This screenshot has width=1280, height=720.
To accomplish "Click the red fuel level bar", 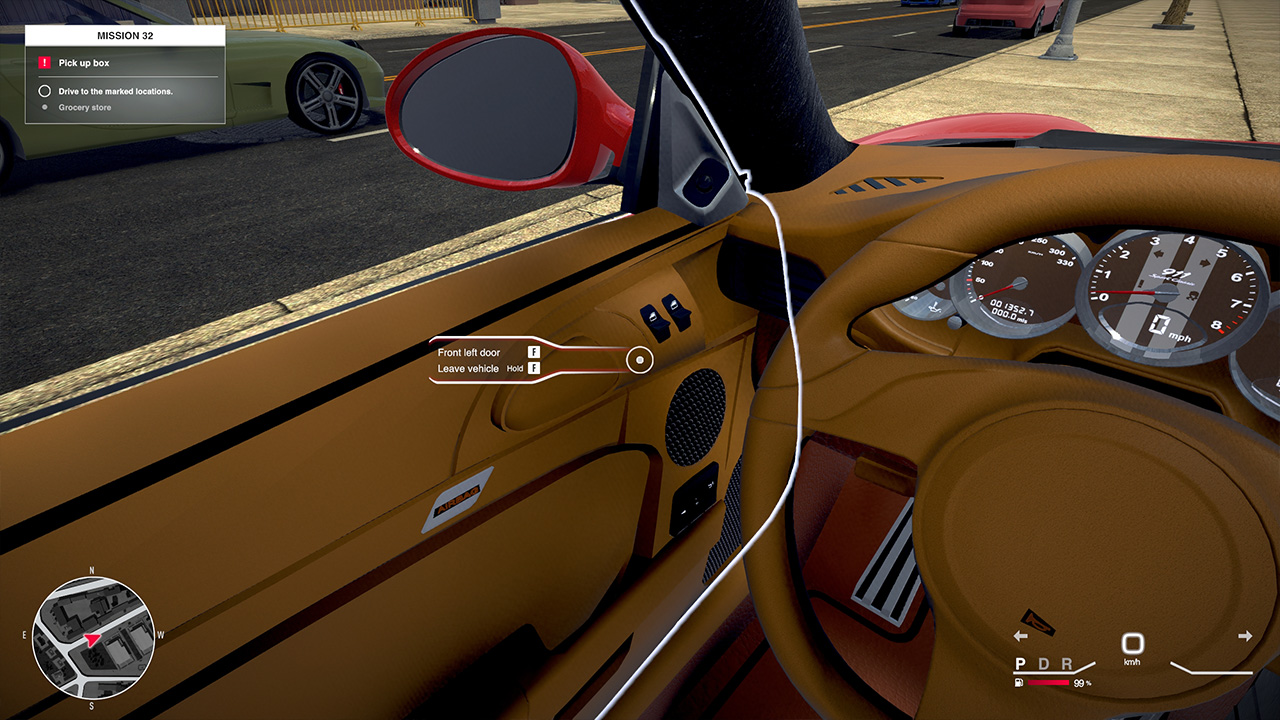I will [x=1049, y=682].
